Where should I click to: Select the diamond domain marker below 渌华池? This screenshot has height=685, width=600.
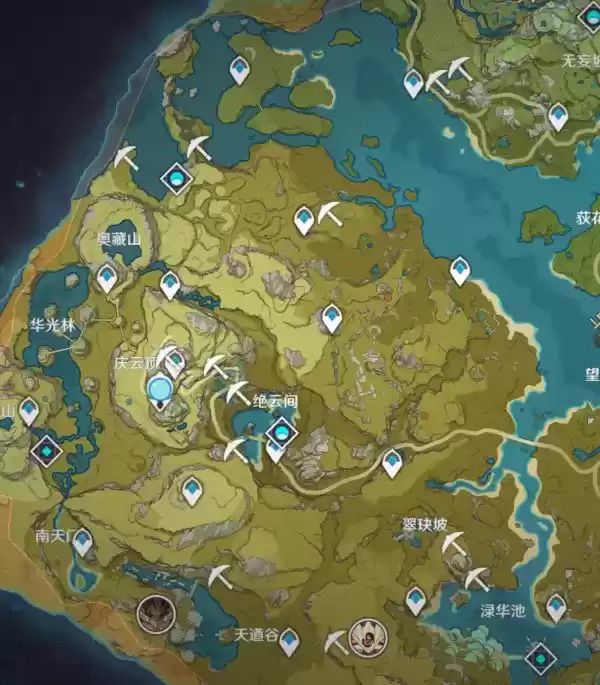point(541,659)
